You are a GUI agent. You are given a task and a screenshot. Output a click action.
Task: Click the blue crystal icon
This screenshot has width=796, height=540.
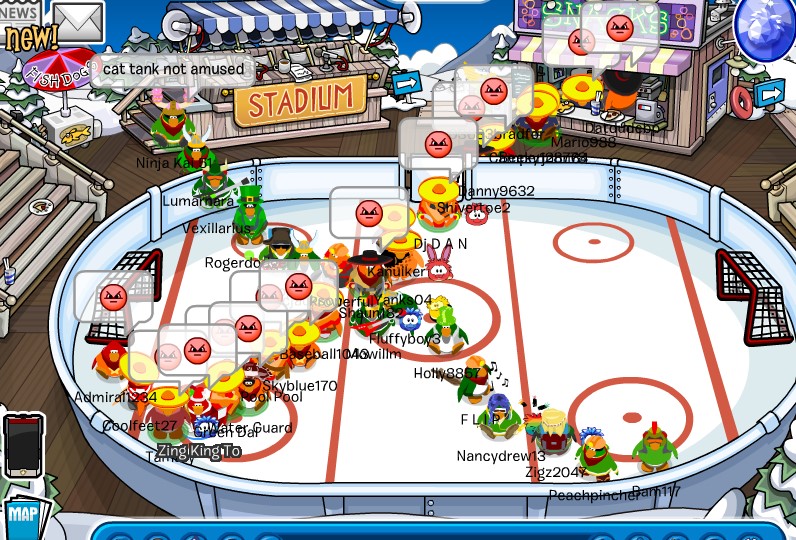click(765, 28)
